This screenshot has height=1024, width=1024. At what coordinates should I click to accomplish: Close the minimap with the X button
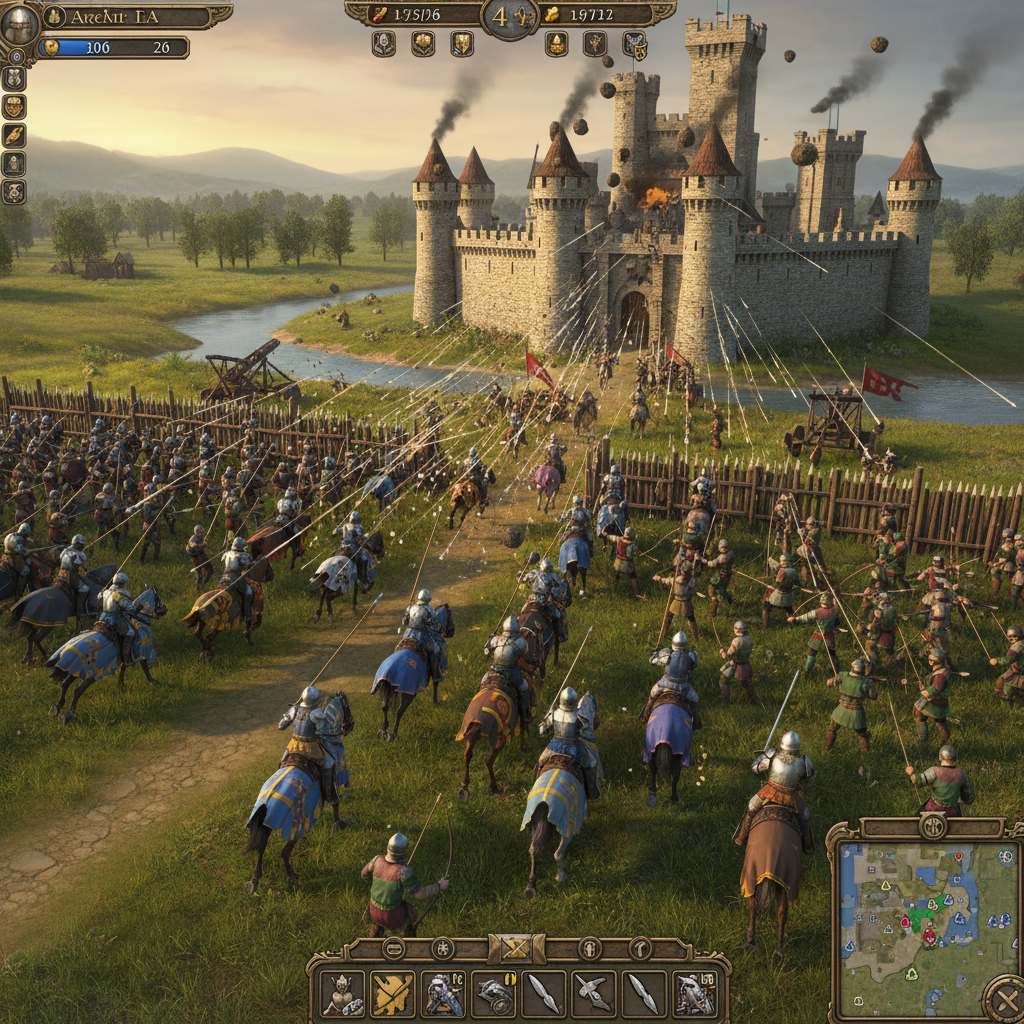[1003, 998]
